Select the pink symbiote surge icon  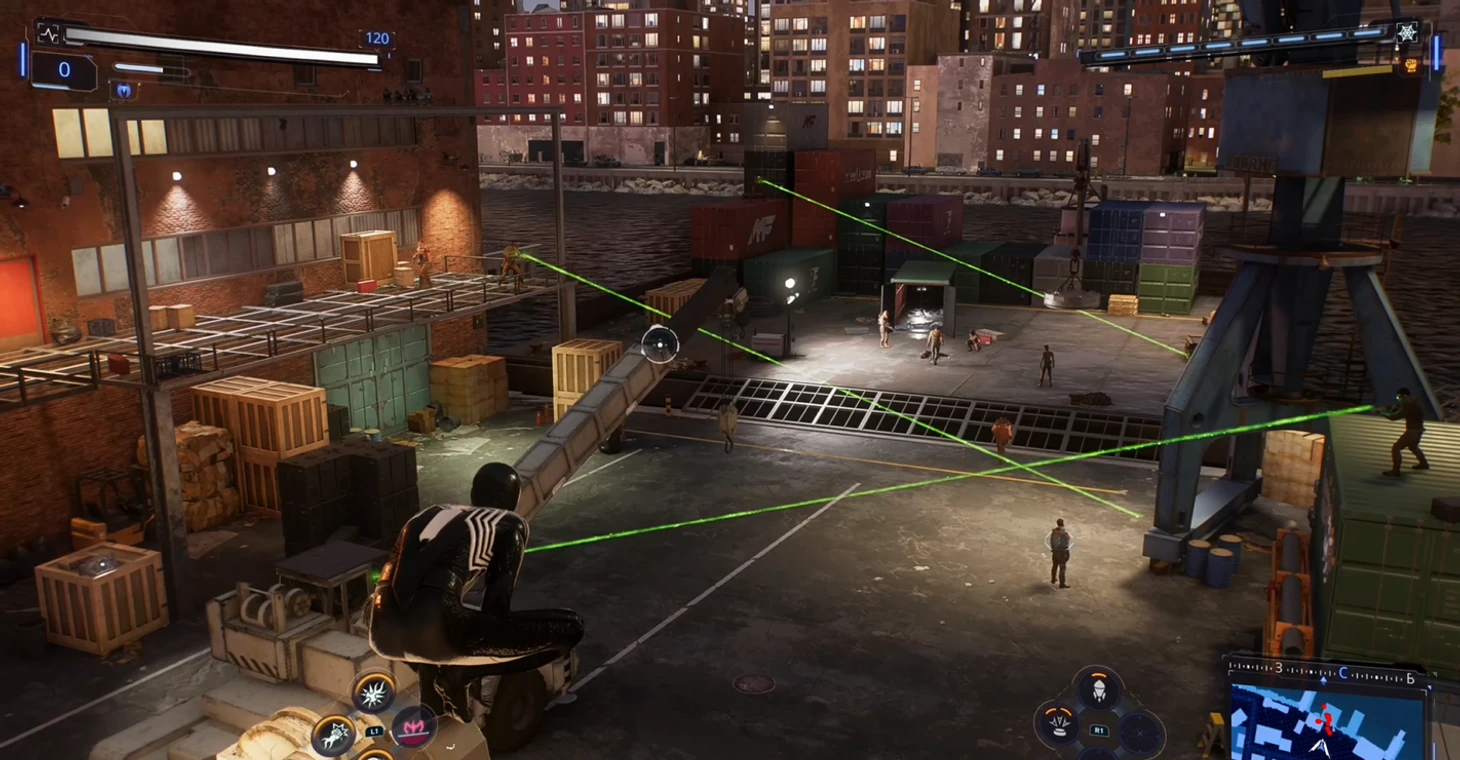point(412,727)
